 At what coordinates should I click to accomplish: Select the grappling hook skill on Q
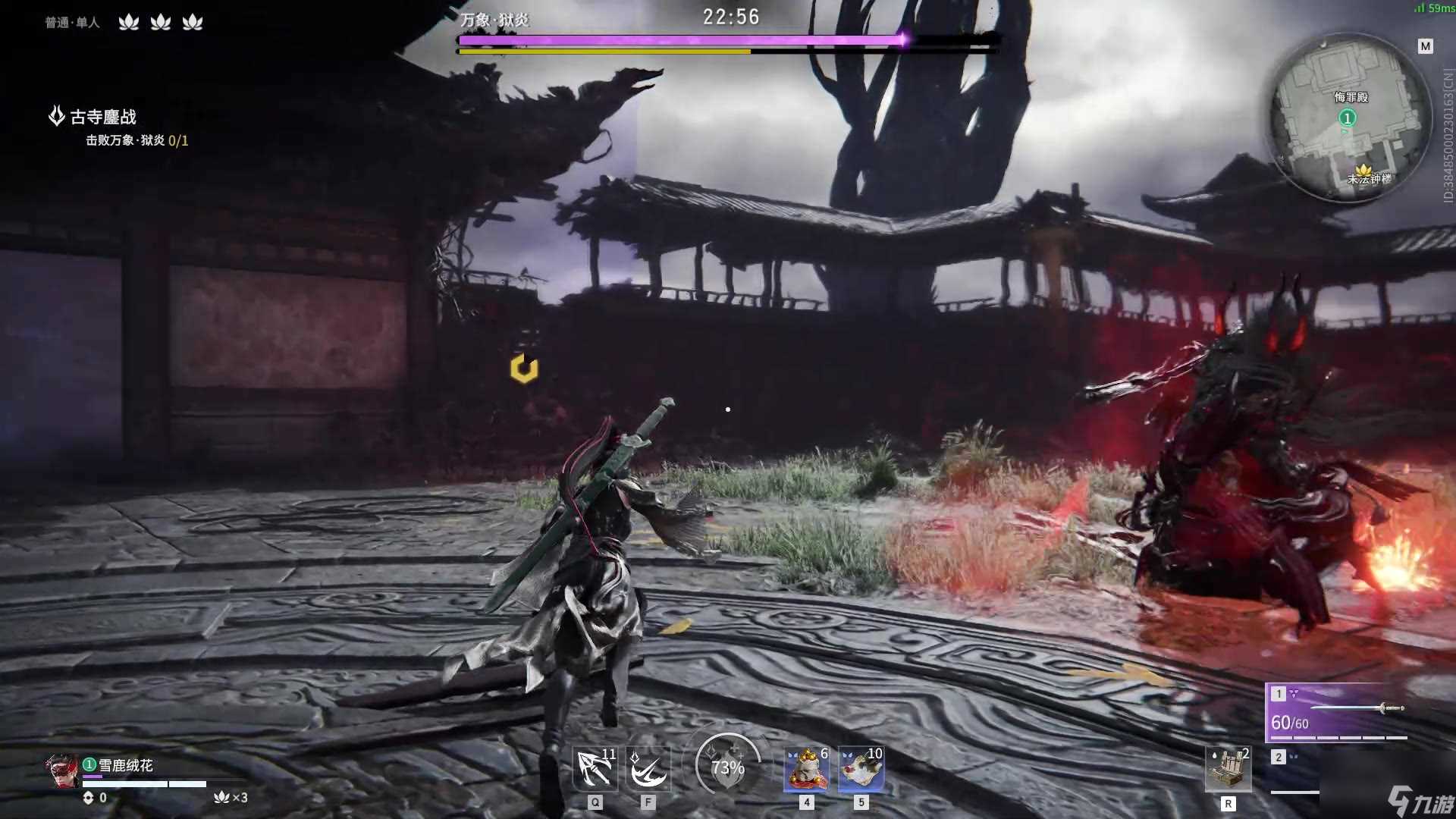[x=596, y=768]
